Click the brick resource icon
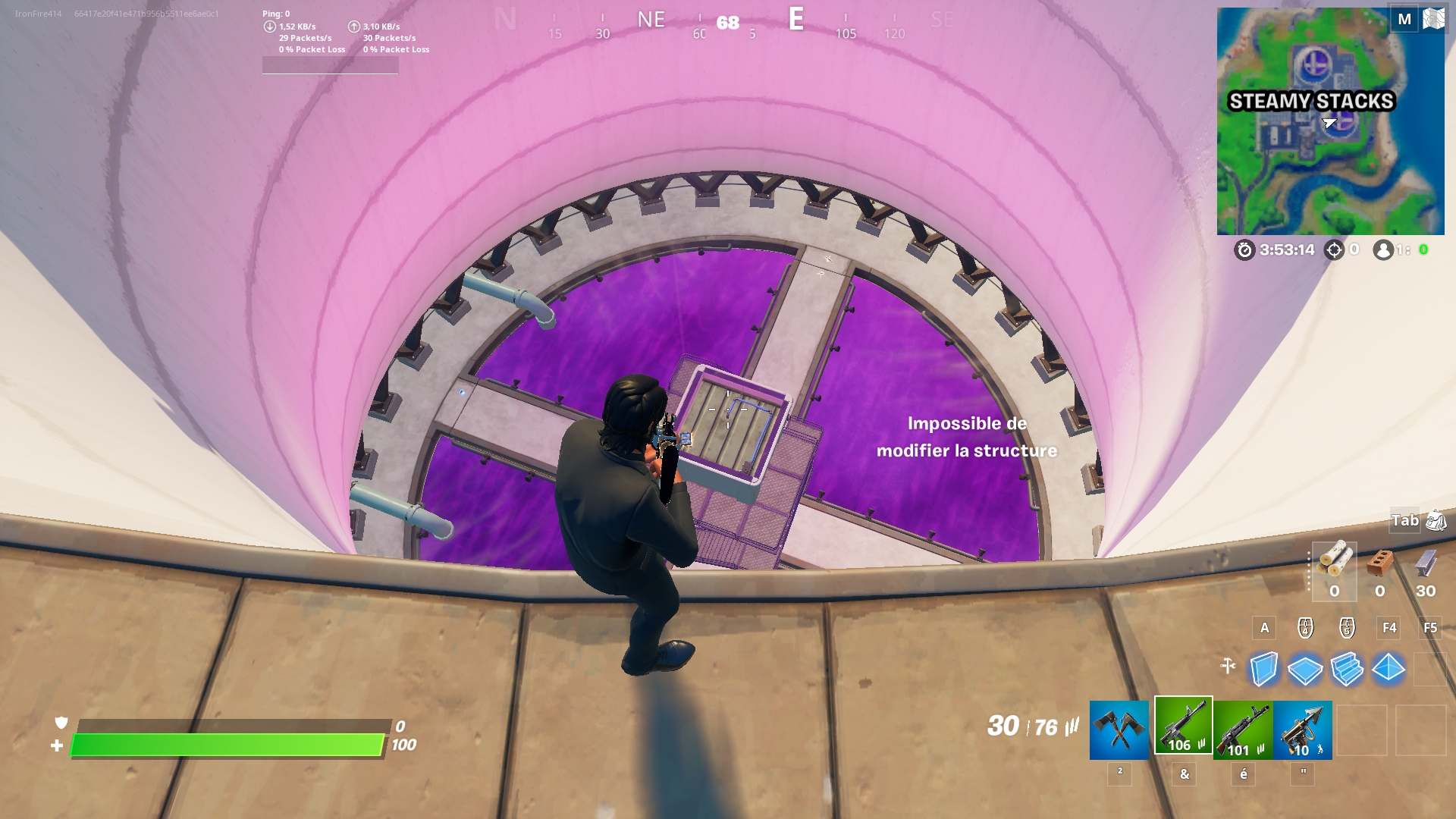 pos(1379,563)
